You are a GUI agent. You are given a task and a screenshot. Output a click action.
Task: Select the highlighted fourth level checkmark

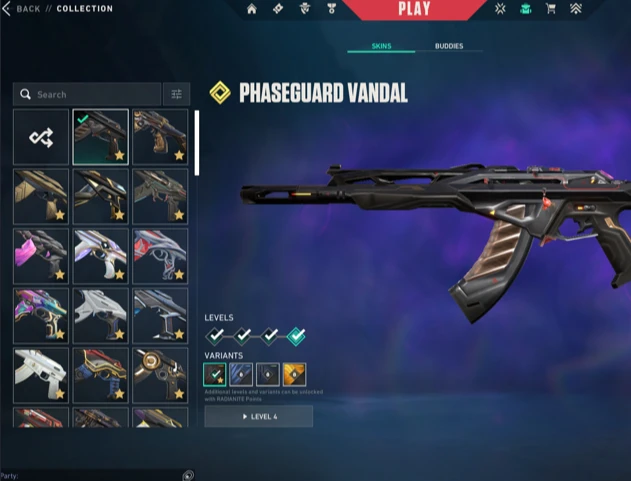[295, 336]
